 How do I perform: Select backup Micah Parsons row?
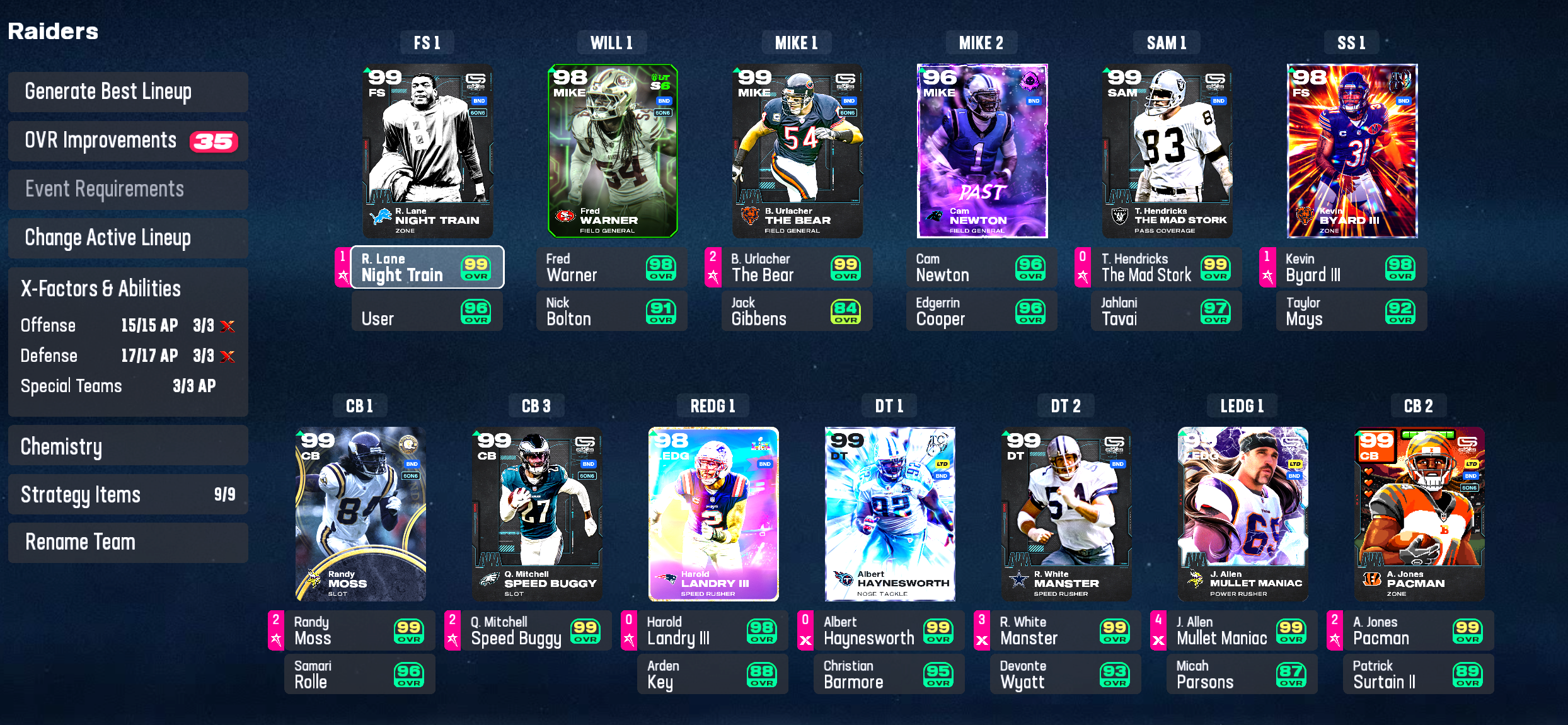pos(1242,675)
